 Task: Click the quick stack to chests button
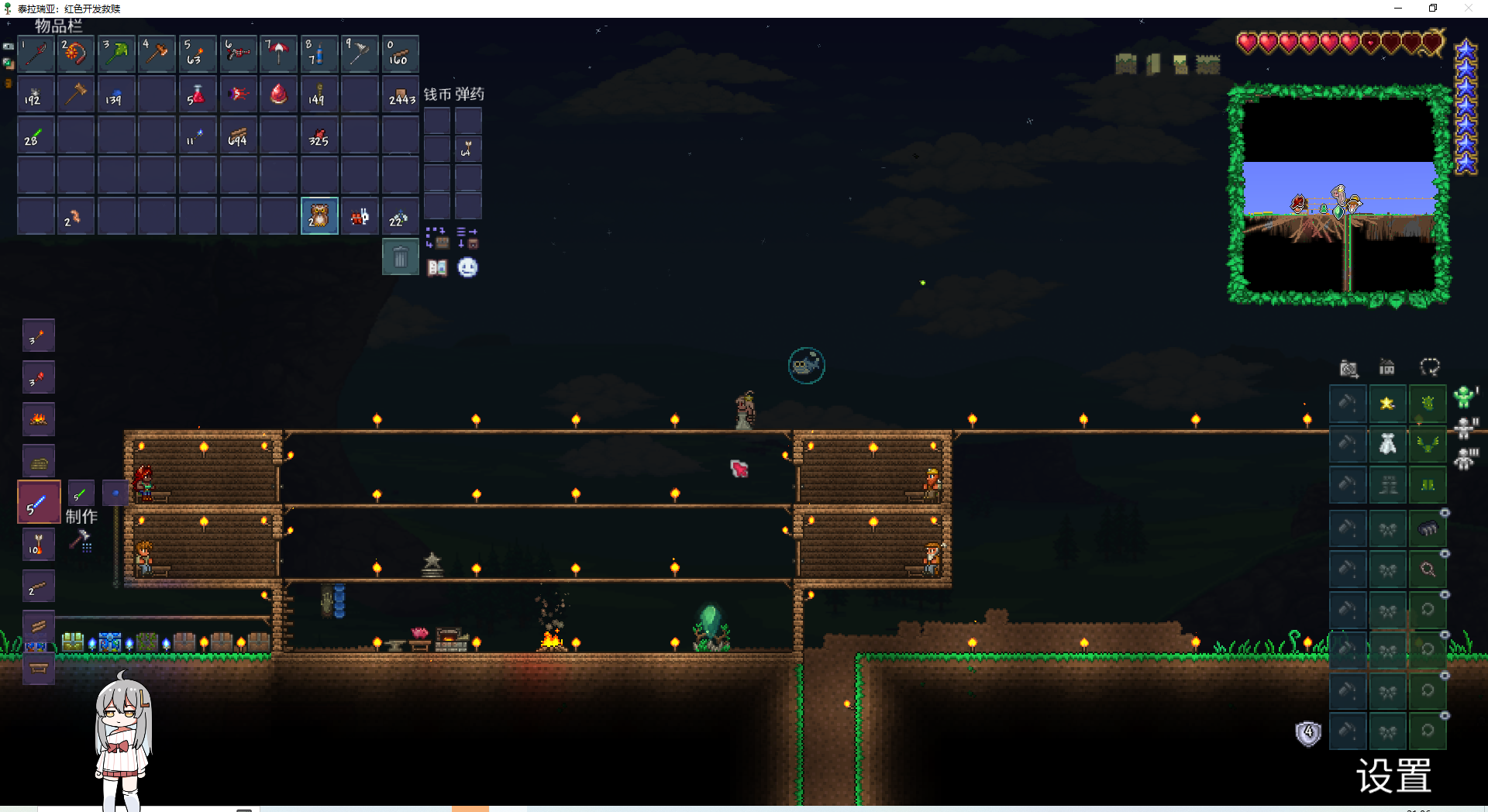436,237
